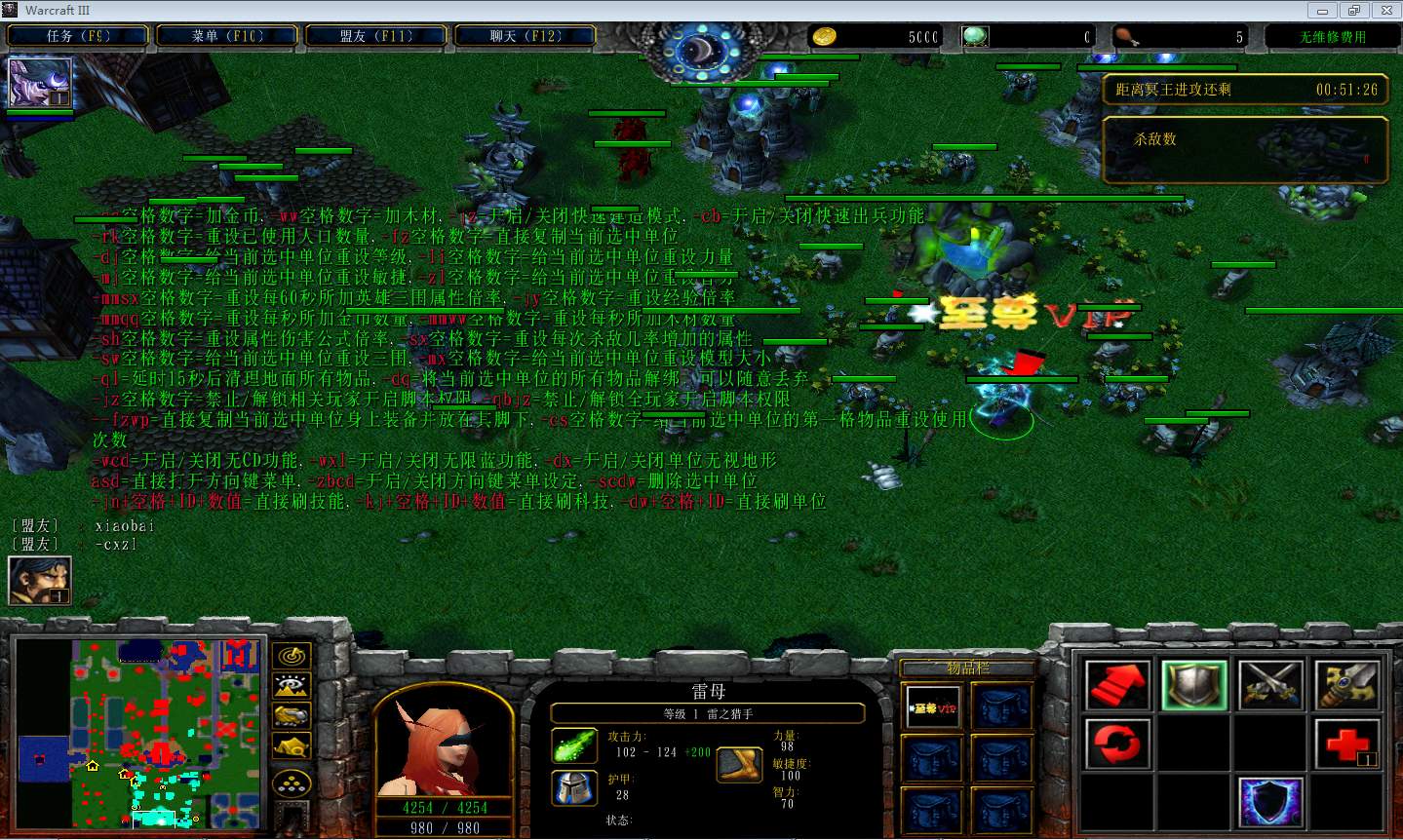1403x840 pixels.
Task: Select the hero icon in the top-left corner
Action: 40,82
